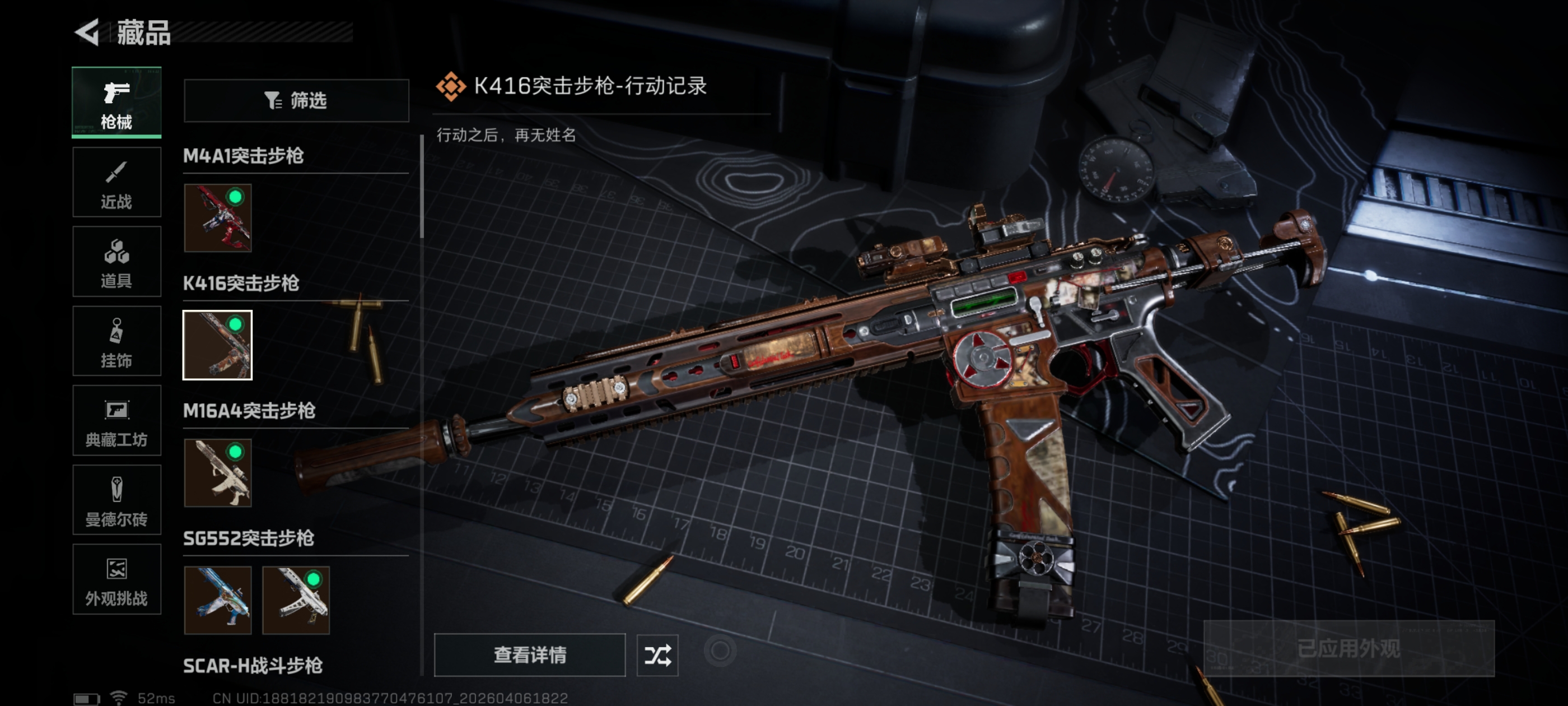This screenshot has width=1568, height=706.
Task: Open the 外观挑战 appearance challenge tab
Action: click(x=116, y=579)
